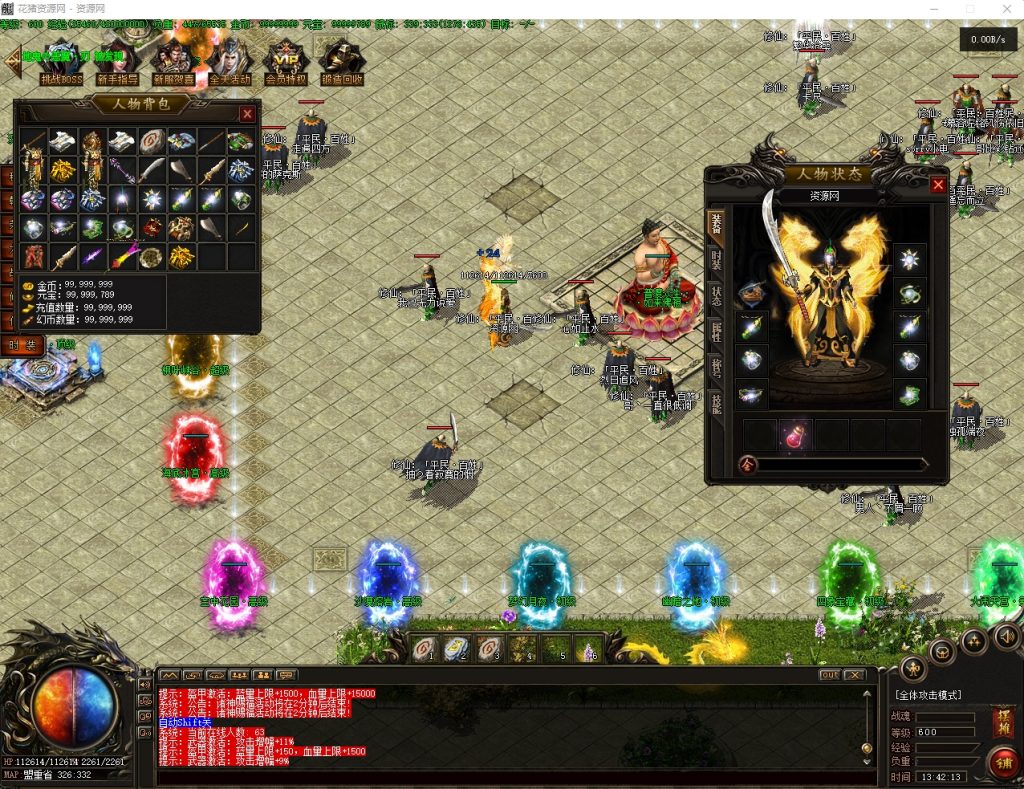The image size is (1024, 789).
Task: Open the red 摆摊 stall button
Action: coord(1003,721)
